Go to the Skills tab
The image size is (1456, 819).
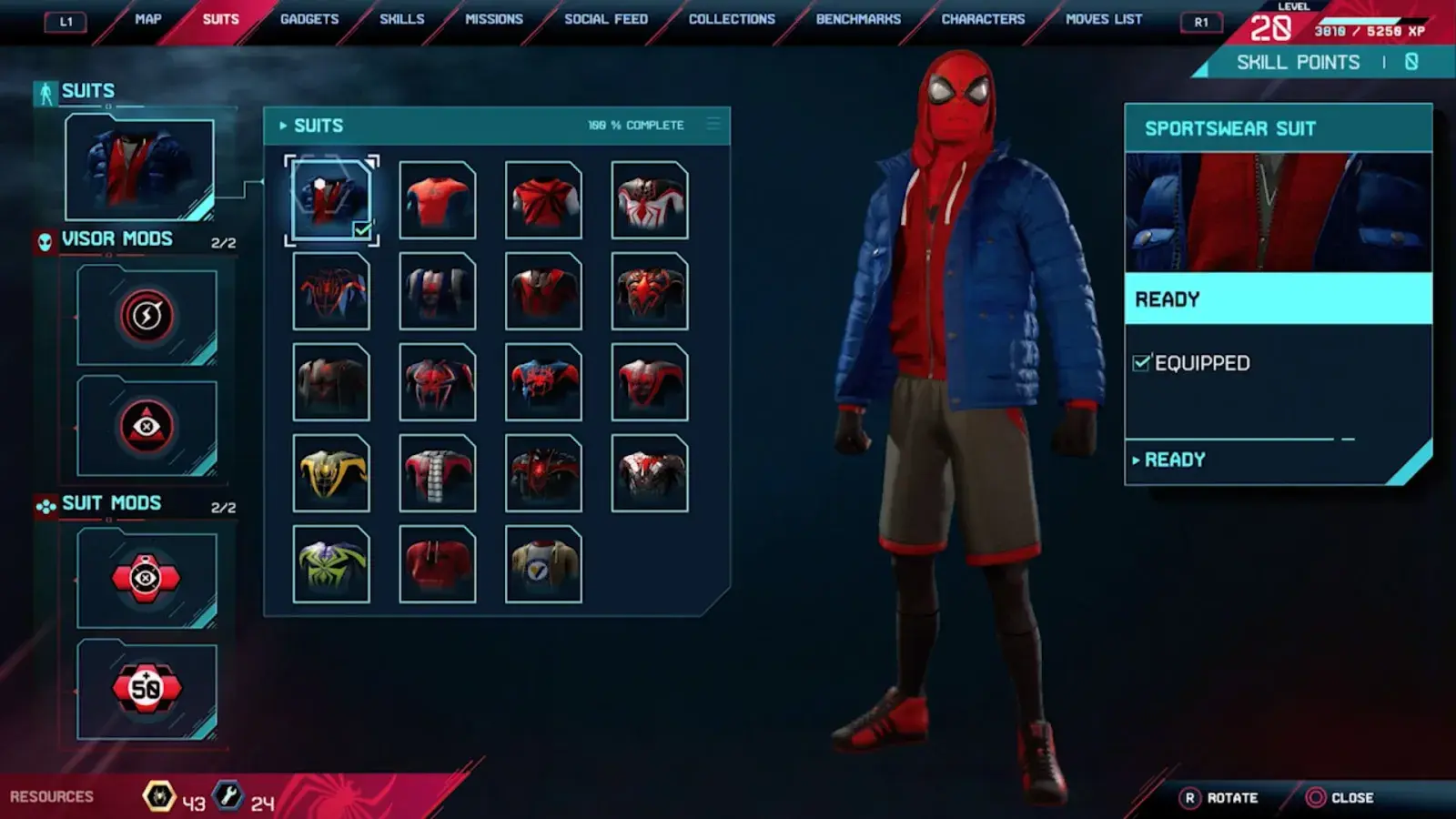tap(401, 19)
